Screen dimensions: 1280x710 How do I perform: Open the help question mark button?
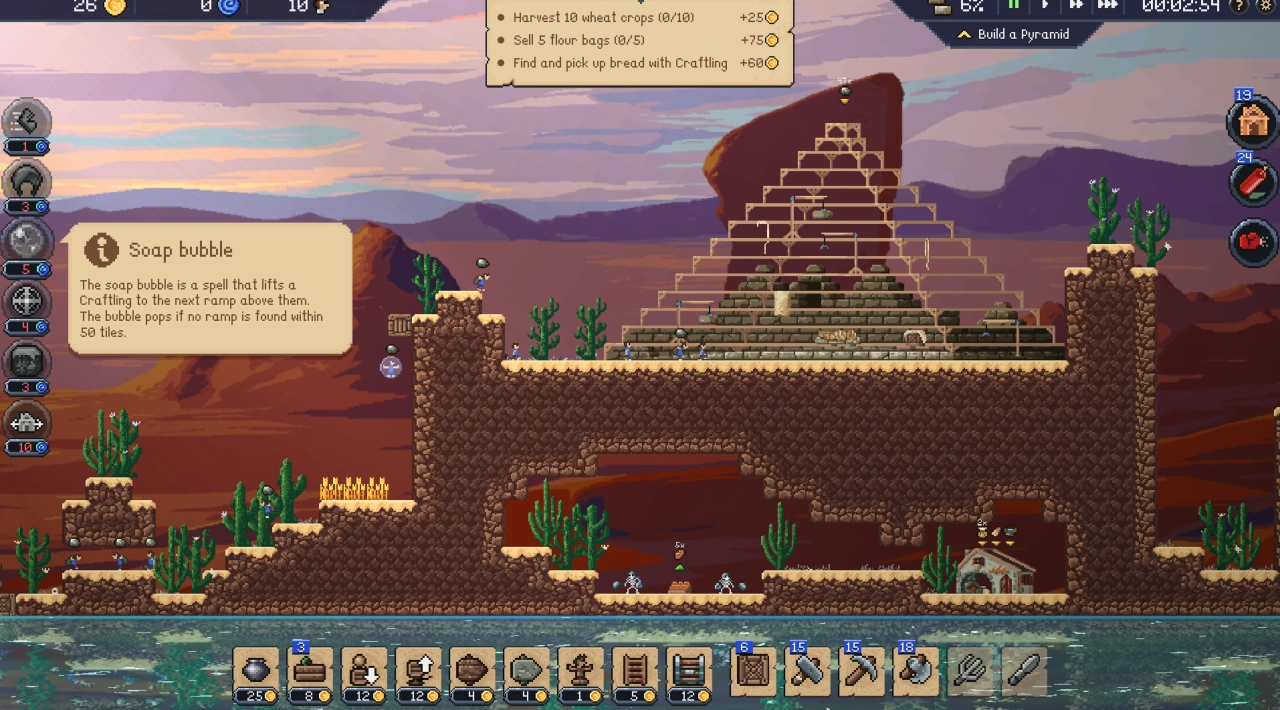coord(1238,6)
